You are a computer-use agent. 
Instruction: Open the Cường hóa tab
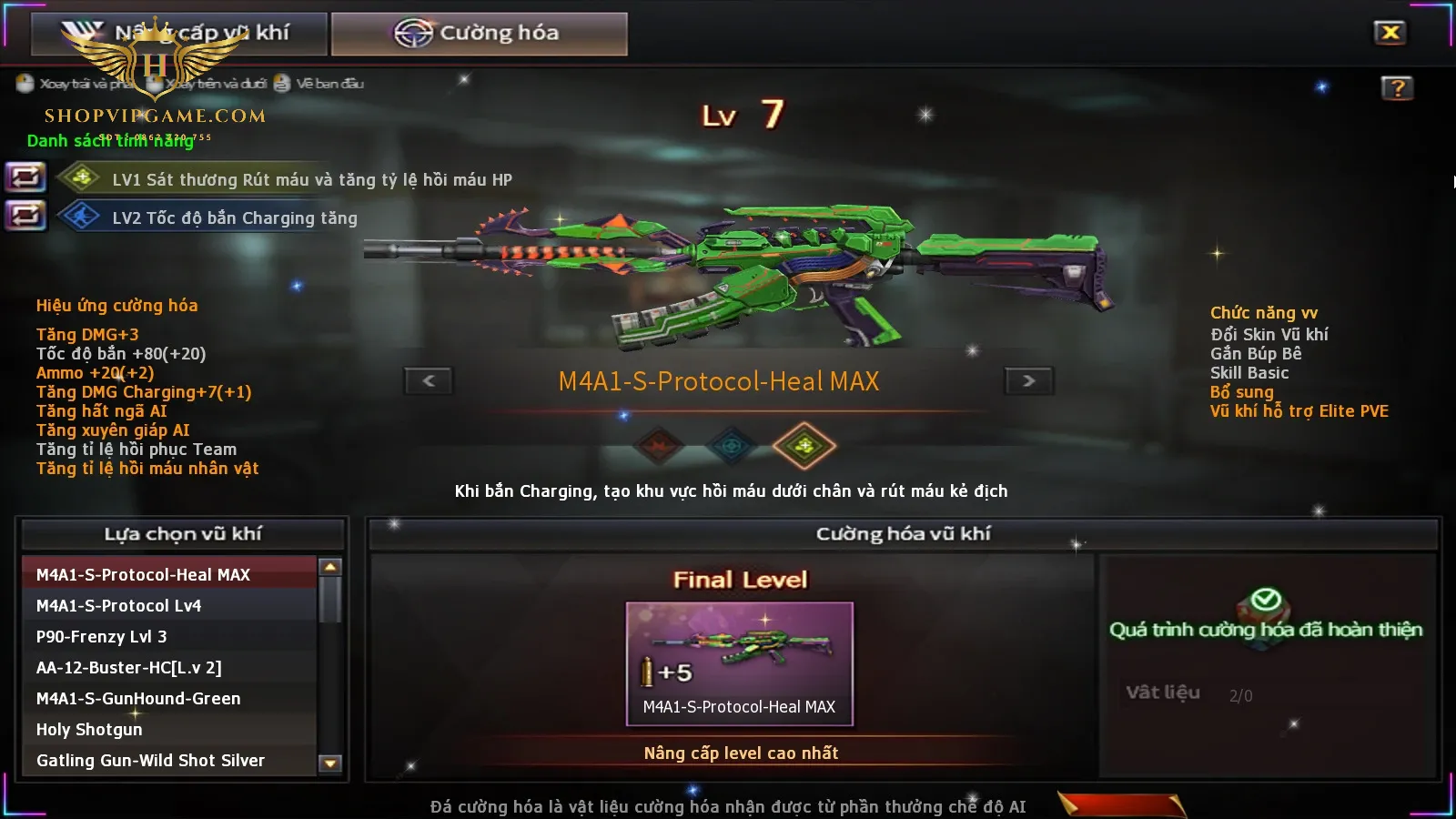pos(480,34)
